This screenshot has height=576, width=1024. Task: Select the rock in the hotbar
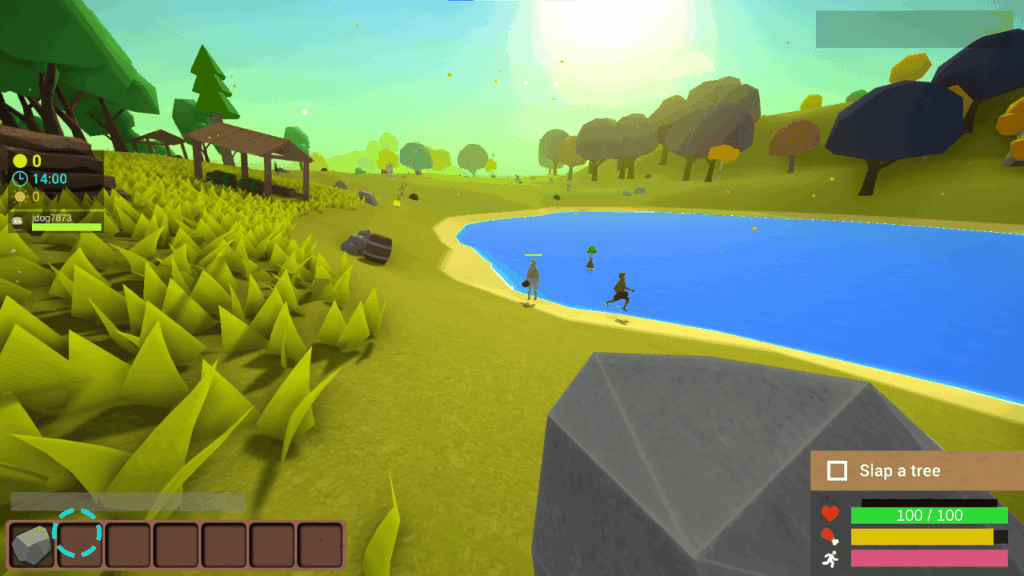32,545
